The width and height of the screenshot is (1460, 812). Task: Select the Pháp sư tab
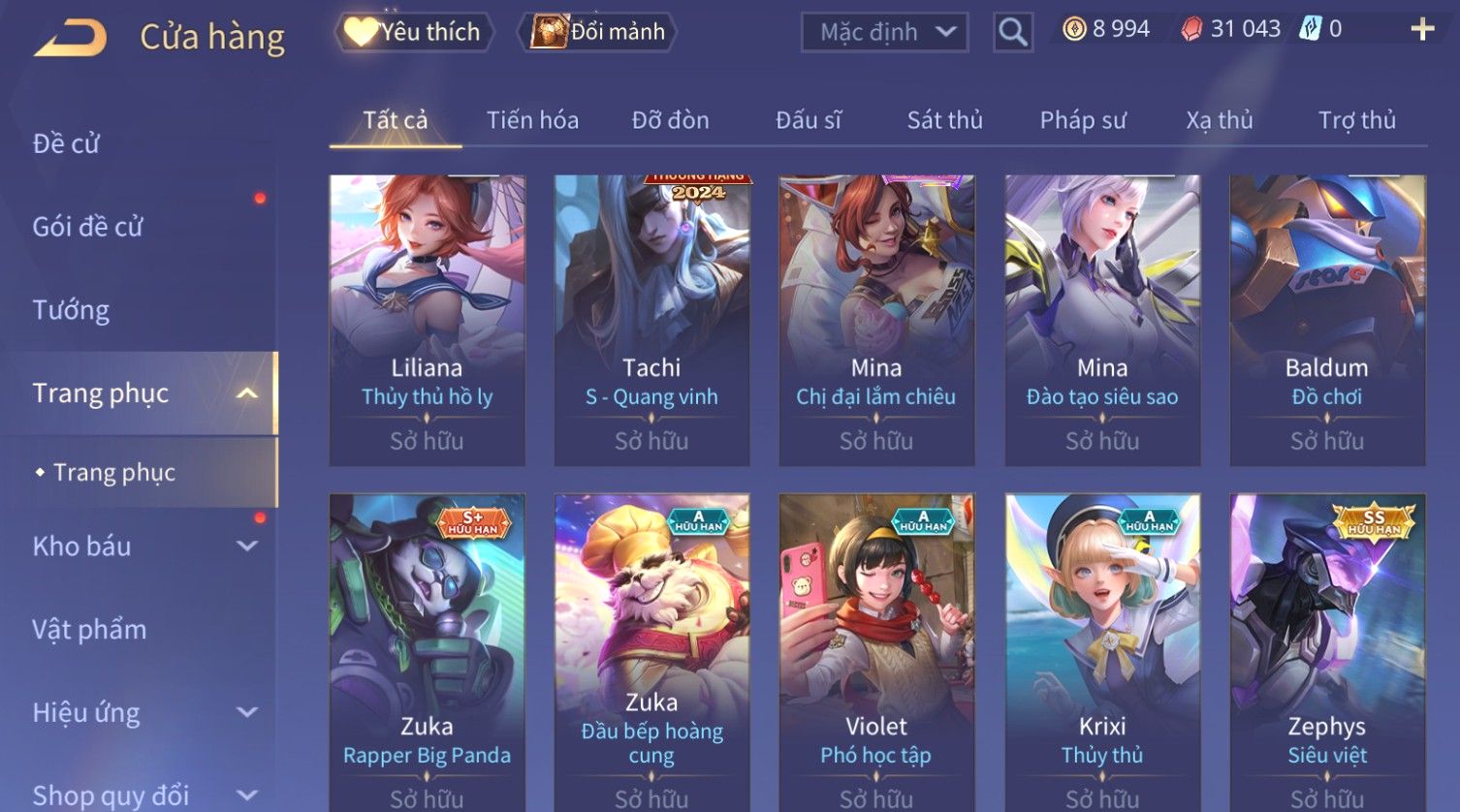(1083, 120)
